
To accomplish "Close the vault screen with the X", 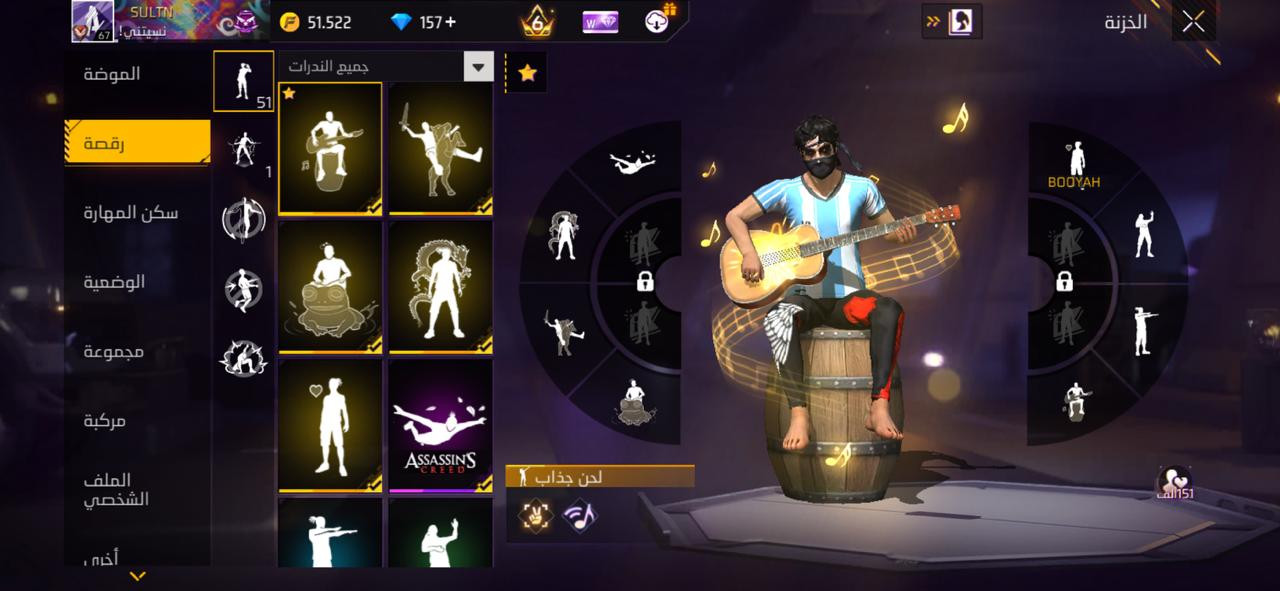I will pyautogui.click(x=1193, y=22).
